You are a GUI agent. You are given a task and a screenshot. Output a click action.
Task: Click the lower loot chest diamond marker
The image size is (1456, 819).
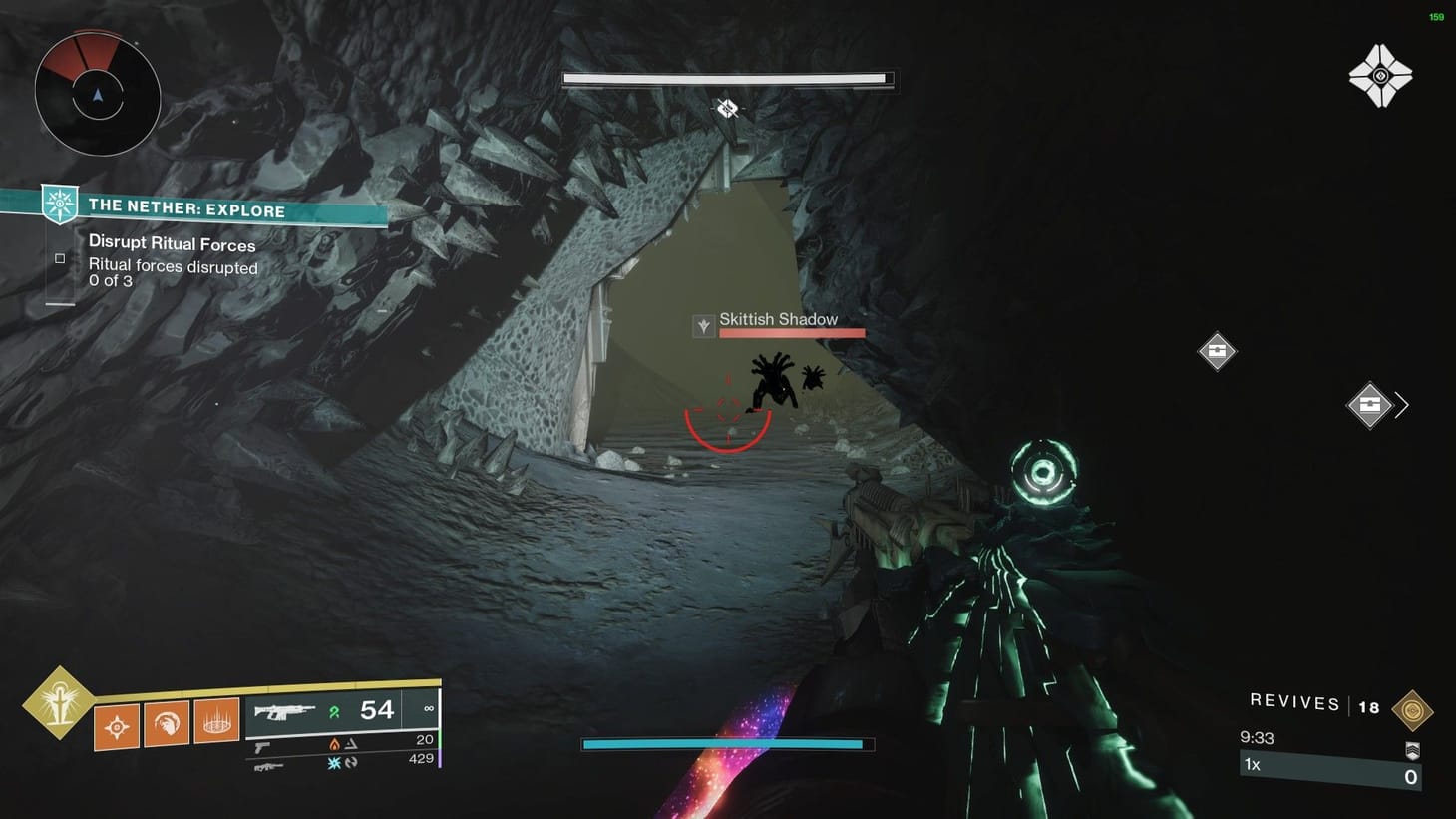click(x=1369, y=405)
